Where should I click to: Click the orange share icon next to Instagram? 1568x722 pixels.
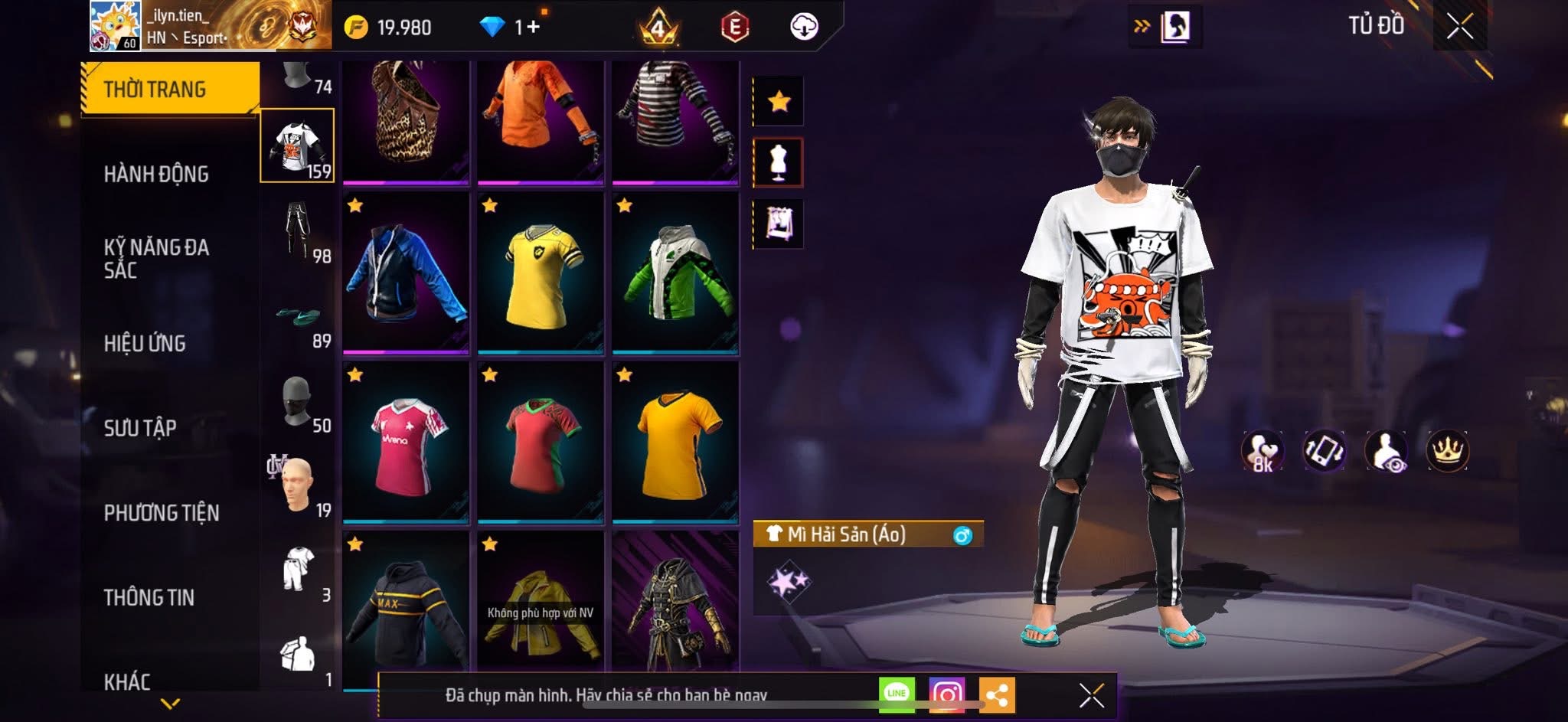point(996,695)
